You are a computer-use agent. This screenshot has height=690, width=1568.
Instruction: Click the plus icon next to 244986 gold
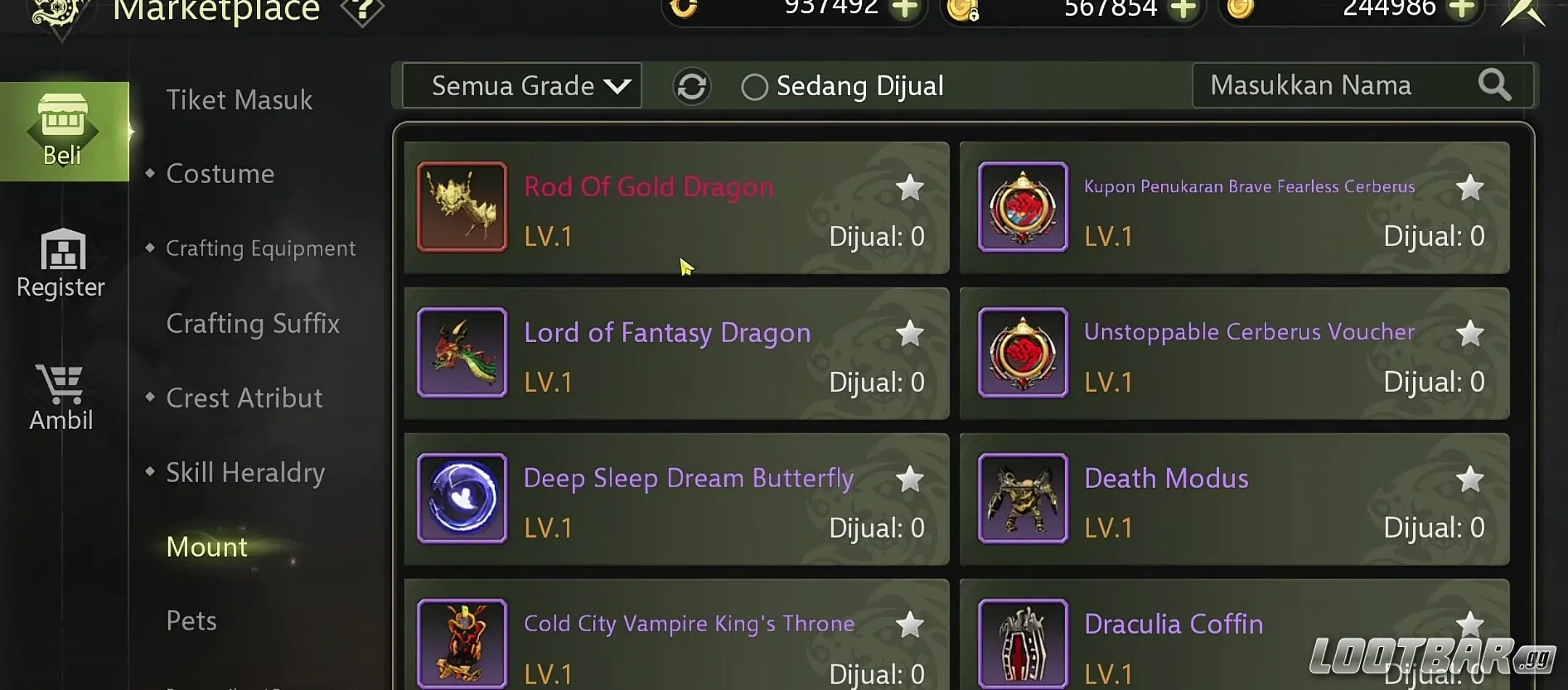click(x=1462, y=10)
